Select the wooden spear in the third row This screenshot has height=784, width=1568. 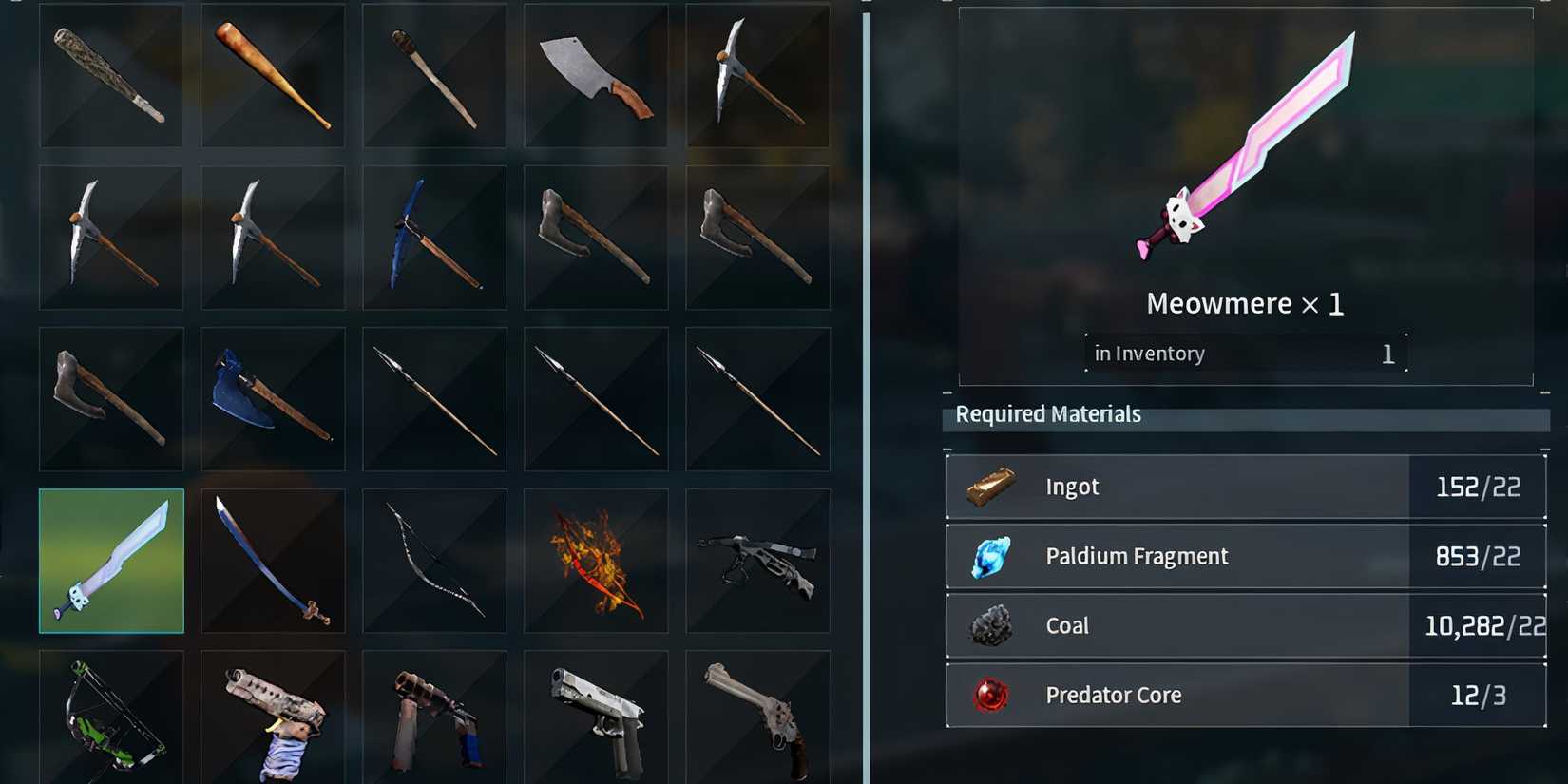[434, 400]
